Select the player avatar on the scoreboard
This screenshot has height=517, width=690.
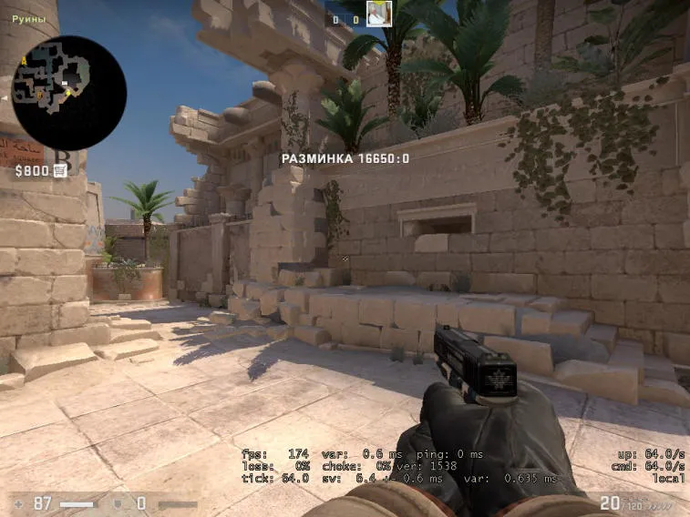click(378, 13)
